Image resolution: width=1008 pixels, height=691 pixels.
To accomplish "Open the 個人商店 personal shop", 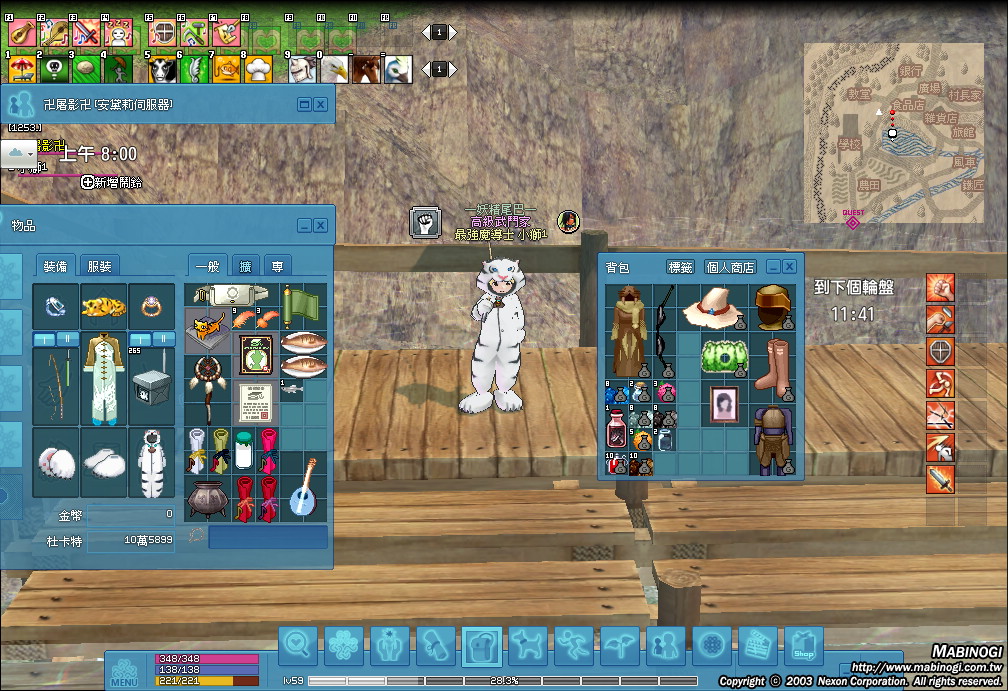I will (730, 267).
